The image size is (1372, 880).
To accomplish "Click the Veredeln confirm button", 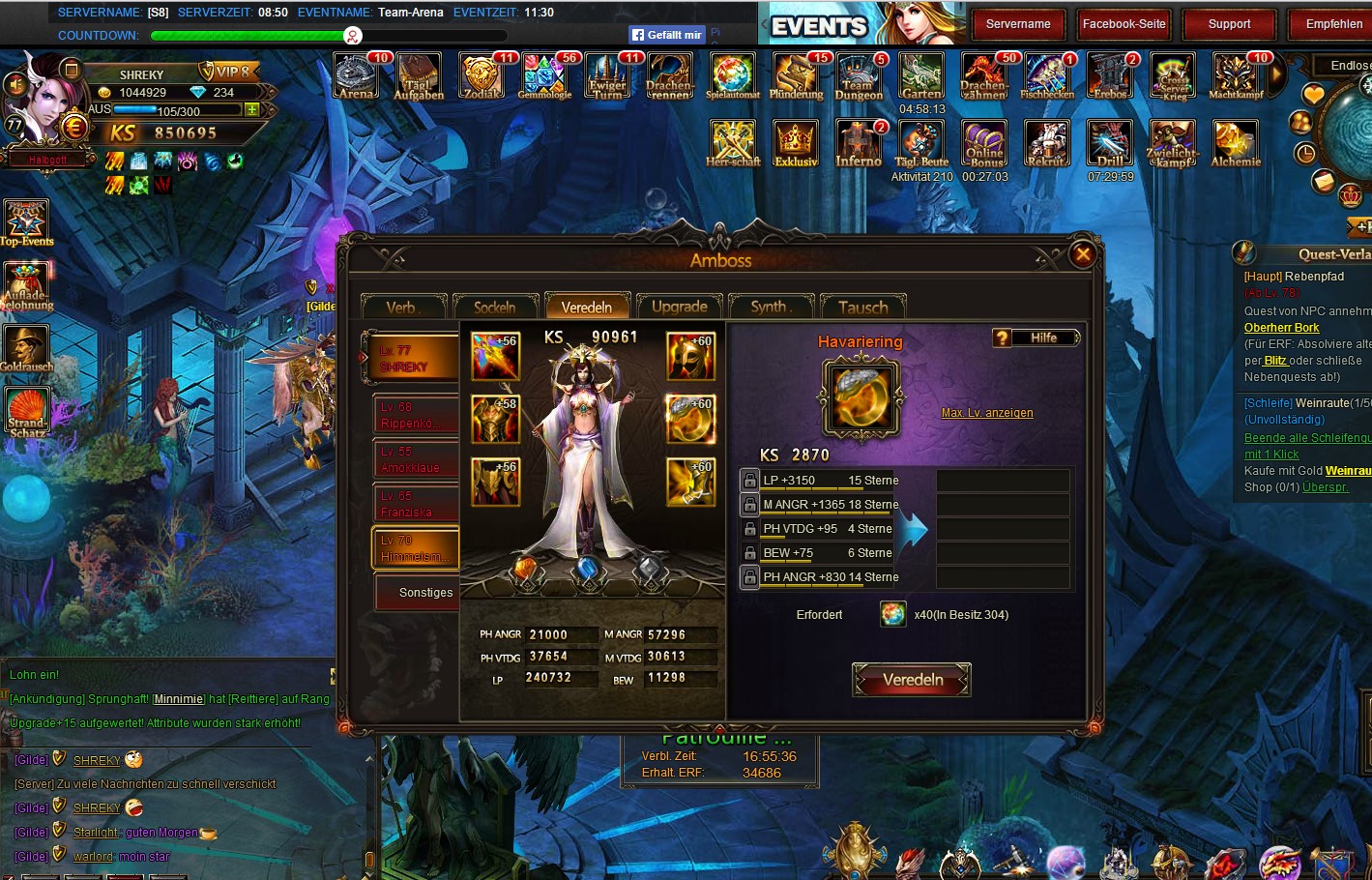I will [x=912, y=680].
